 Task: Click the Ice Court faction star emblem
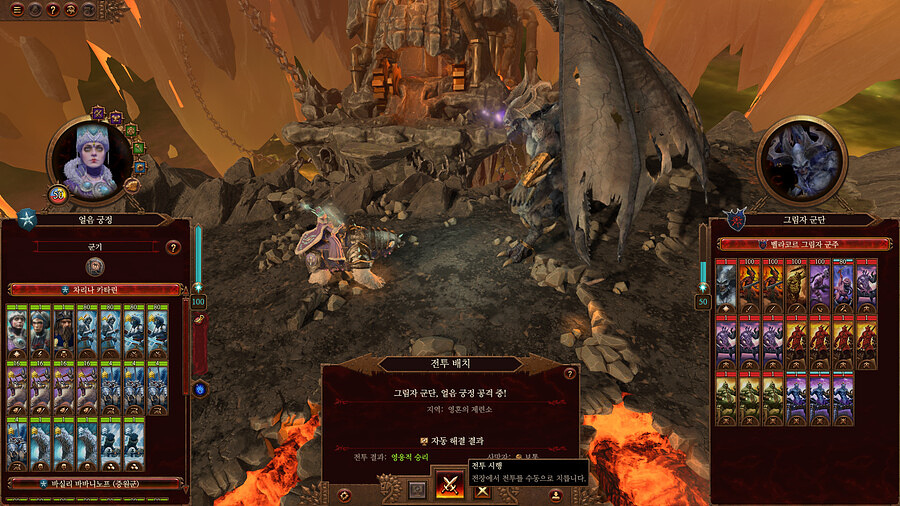coord(27,219)
